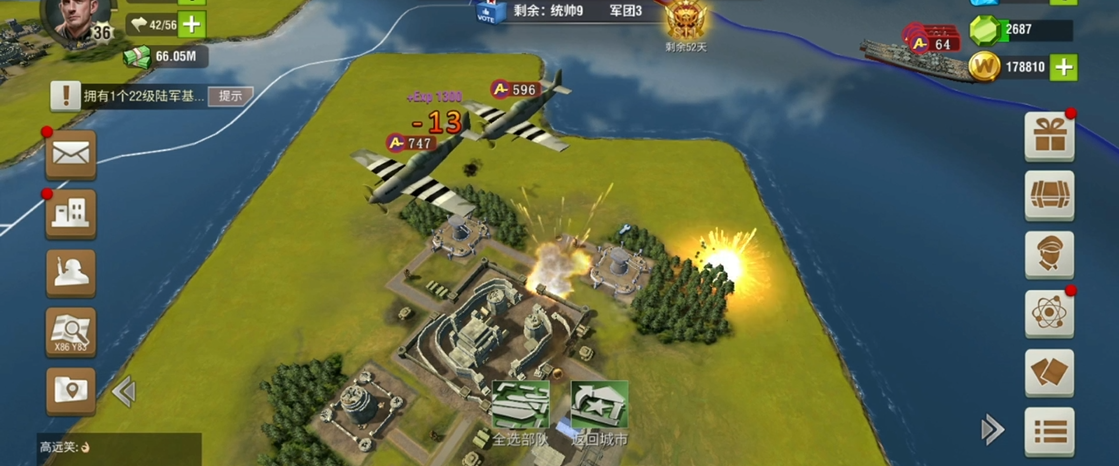This screenshot has height=466, width=1119.
Task: Tap the 提示 hint button
Action: coord(230,96)
